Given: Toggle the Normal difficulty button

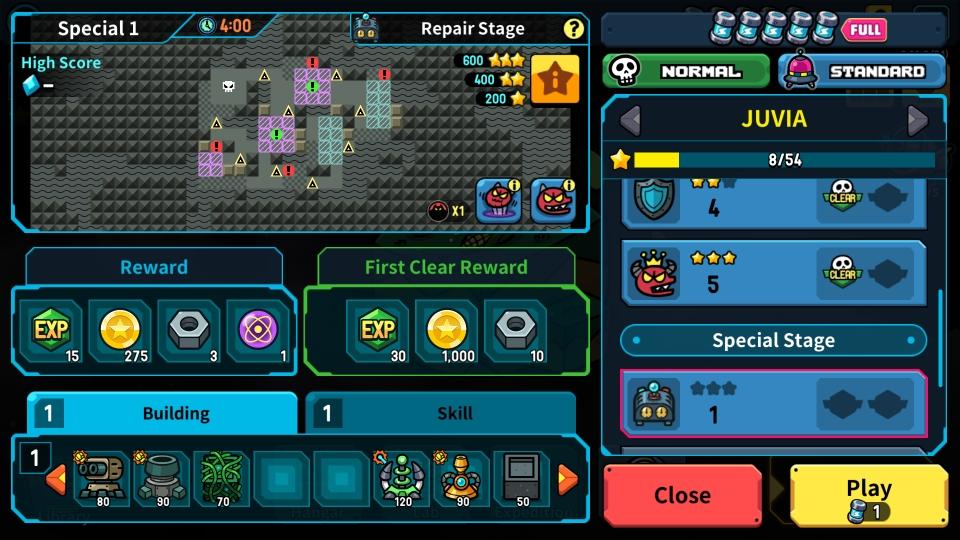Looking at the screenshot, I should coord(685,71).
